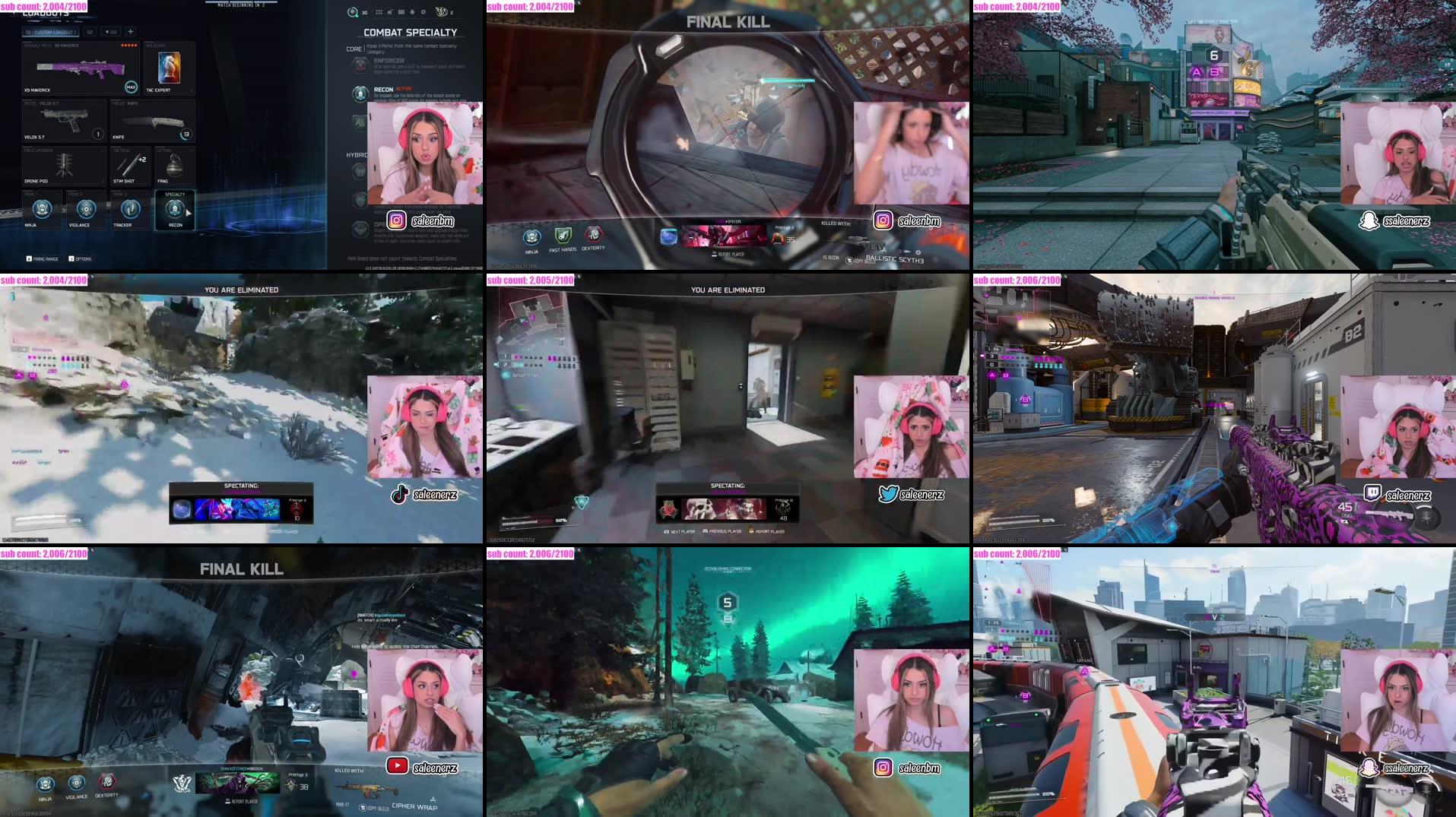Switch to loadout tab 02

coord(90,32)
